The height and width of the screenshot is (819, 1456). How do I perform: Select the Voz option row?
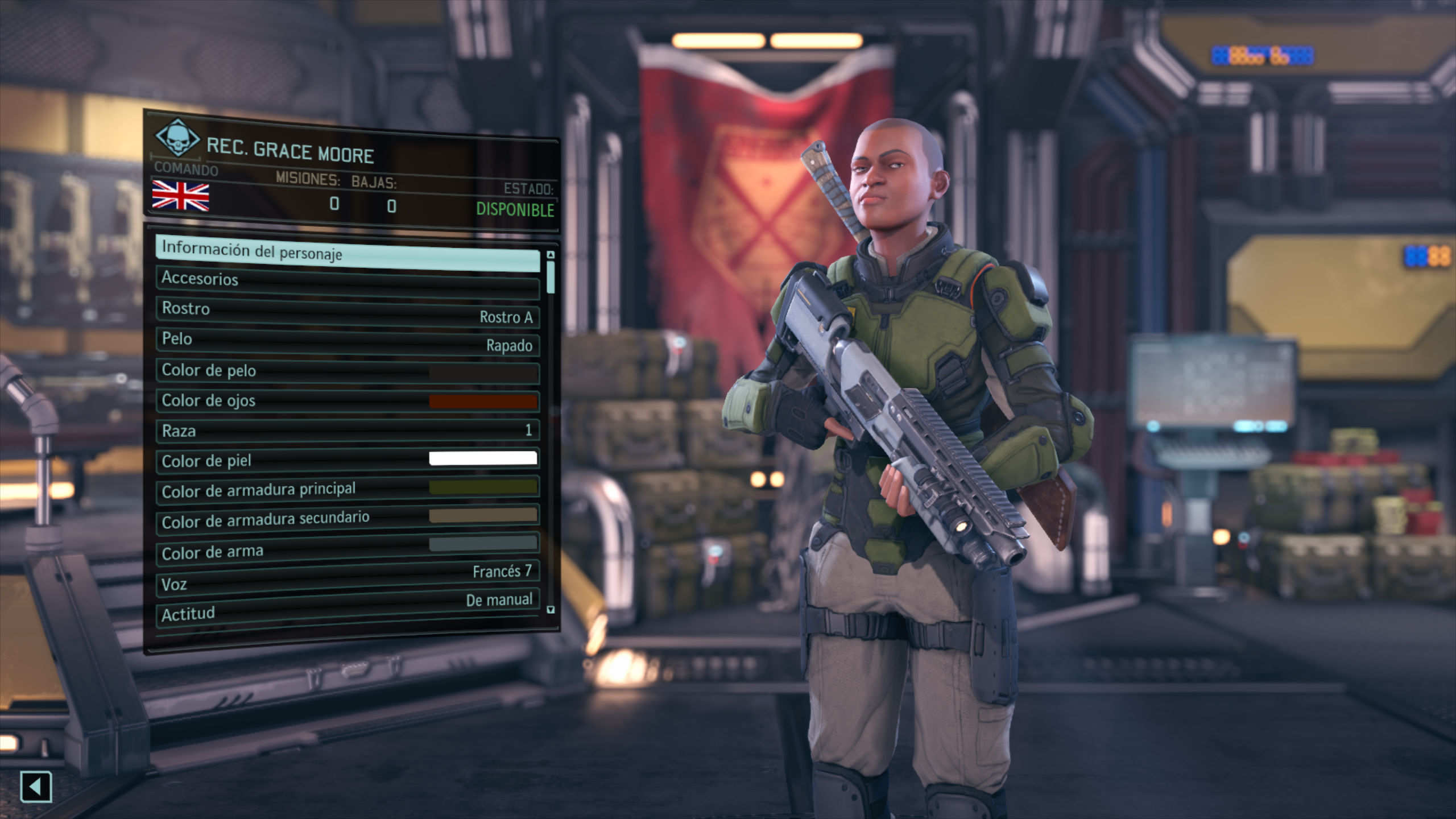347,579
